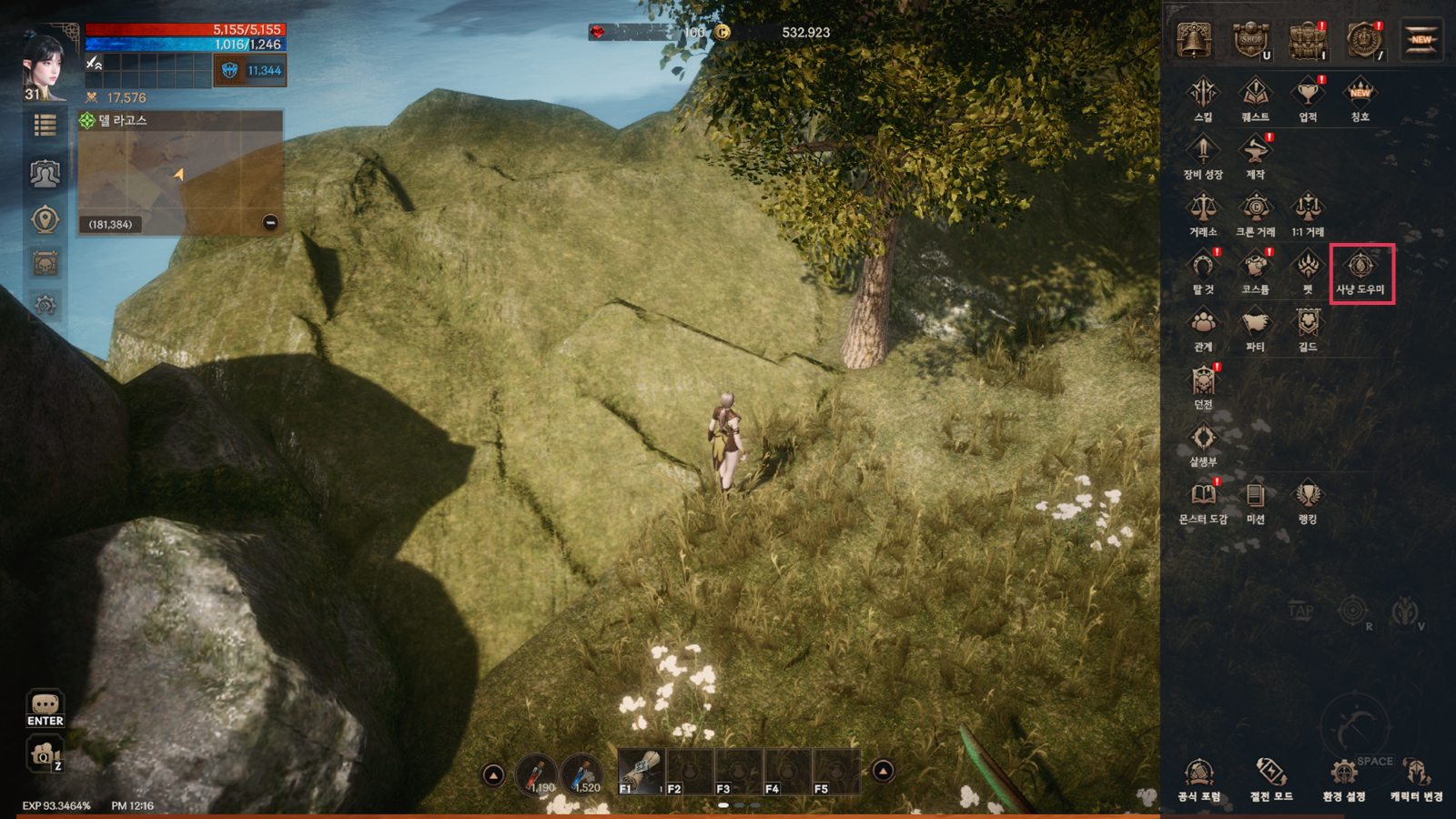Open the 코스튬 costume menu

(x=1255, y=271)
